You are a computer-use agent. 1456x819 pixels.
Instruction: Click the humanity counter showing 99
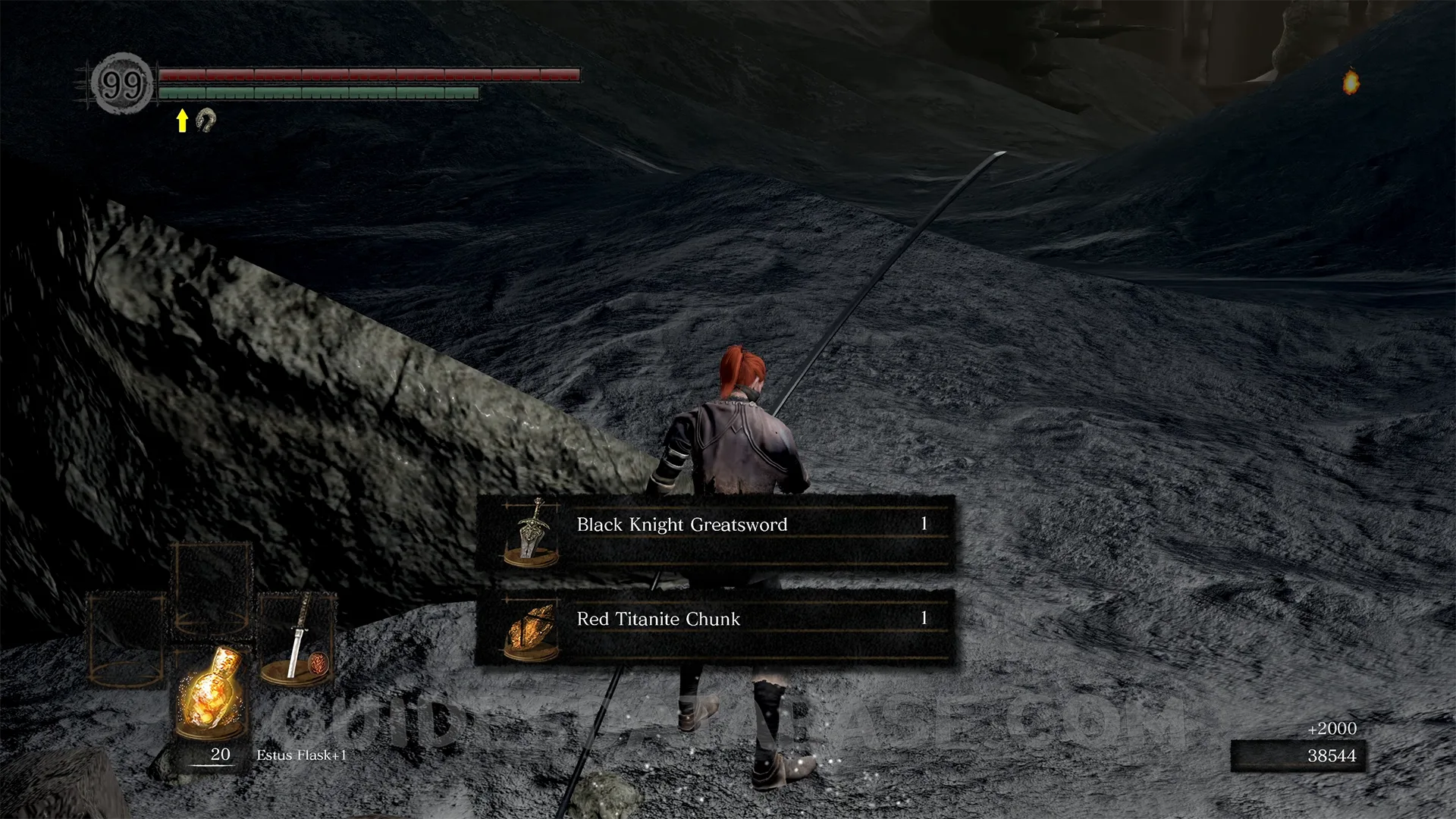point(122,84)
